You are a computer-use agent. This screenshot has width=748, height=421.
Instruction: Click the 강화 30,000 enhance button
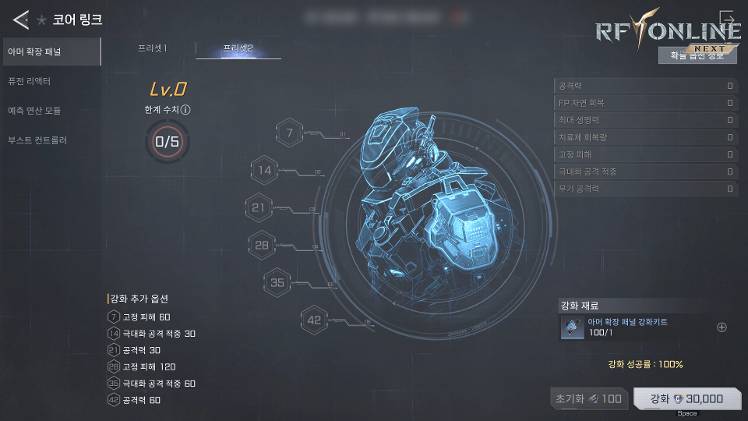point(686,398)
